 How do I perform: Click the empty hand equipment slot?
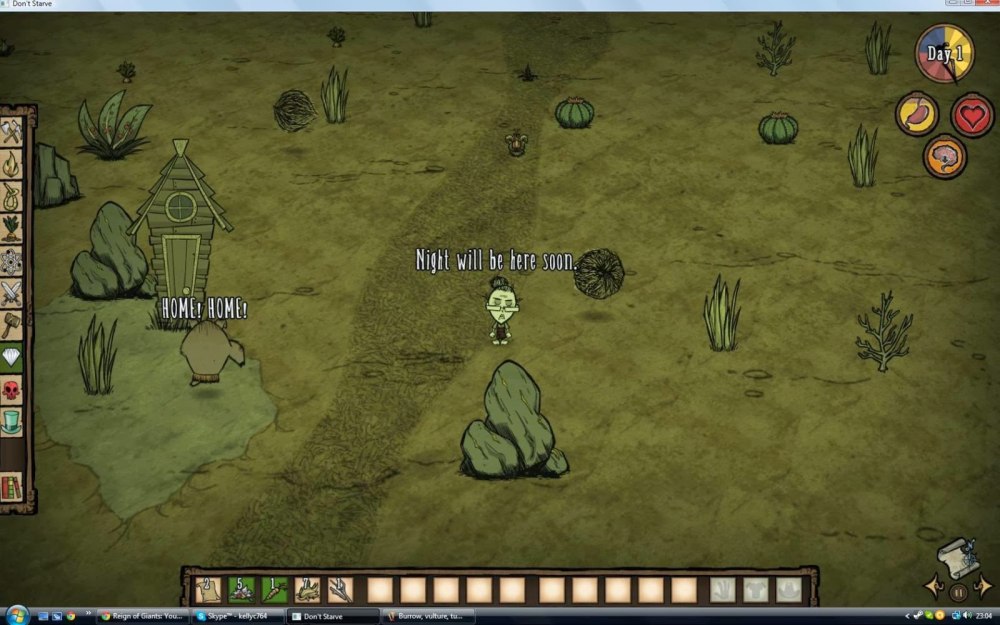722,590
